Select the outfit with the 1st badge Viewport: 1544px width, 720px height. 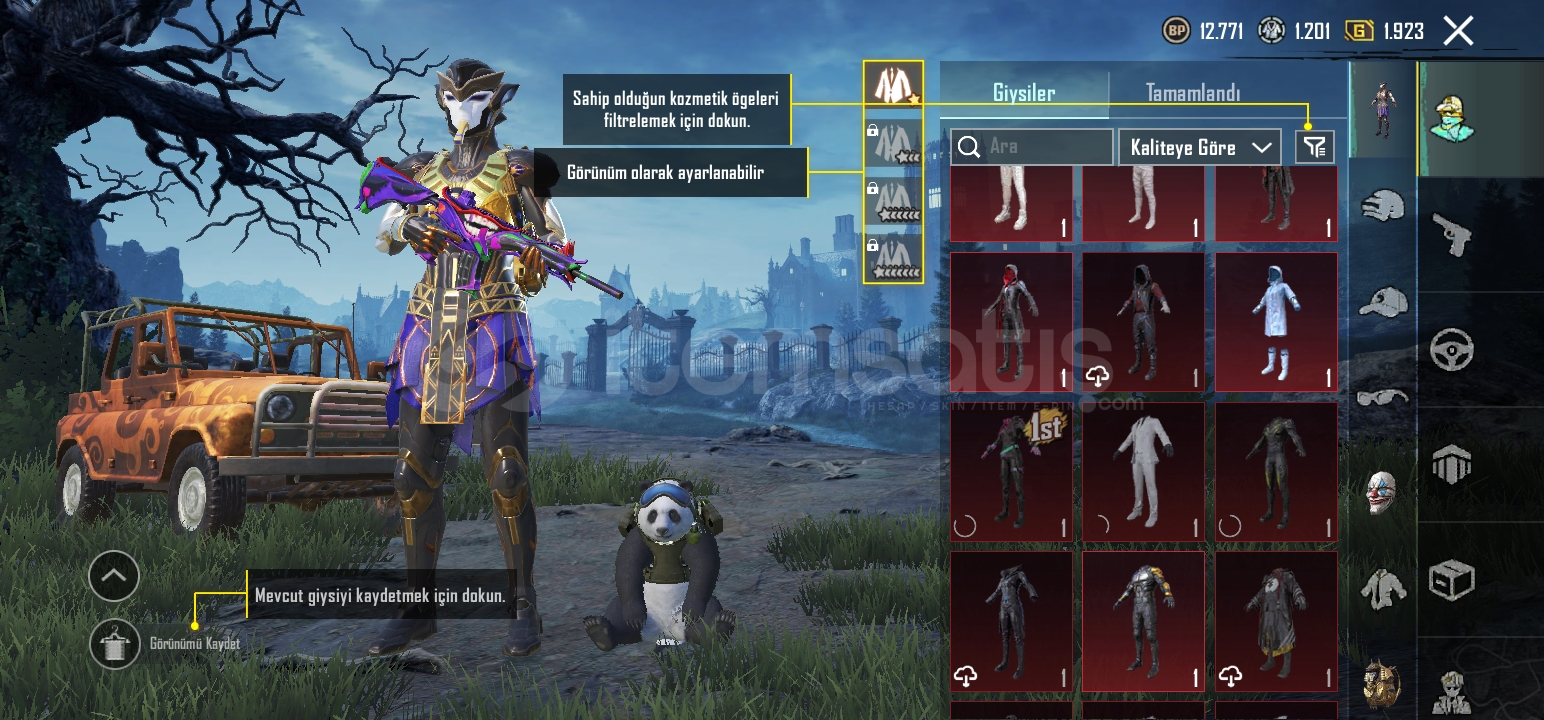[x=1010, y=471]
